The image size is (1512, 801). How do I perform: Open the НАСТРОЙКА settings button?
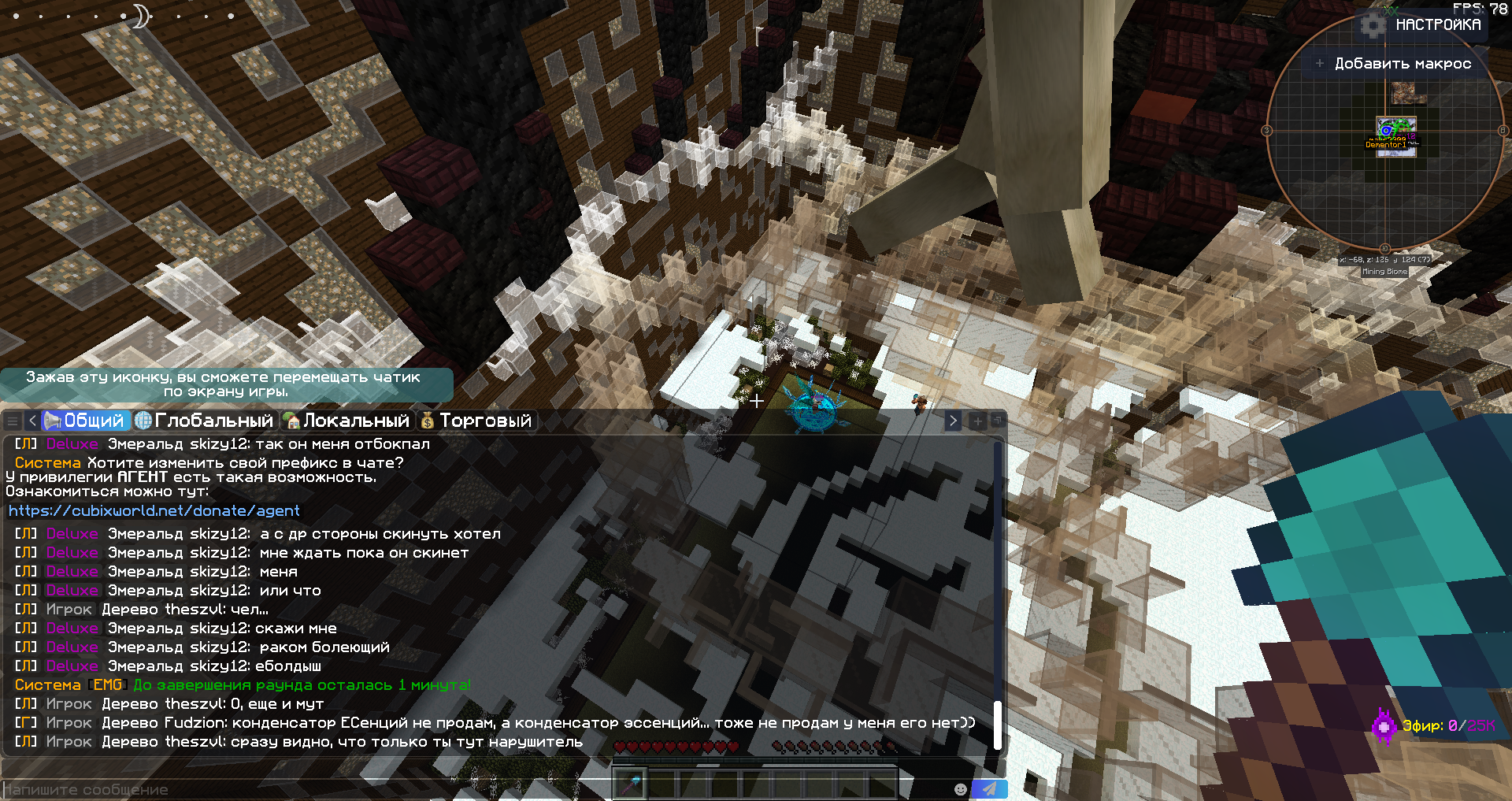coord(1425,25)
